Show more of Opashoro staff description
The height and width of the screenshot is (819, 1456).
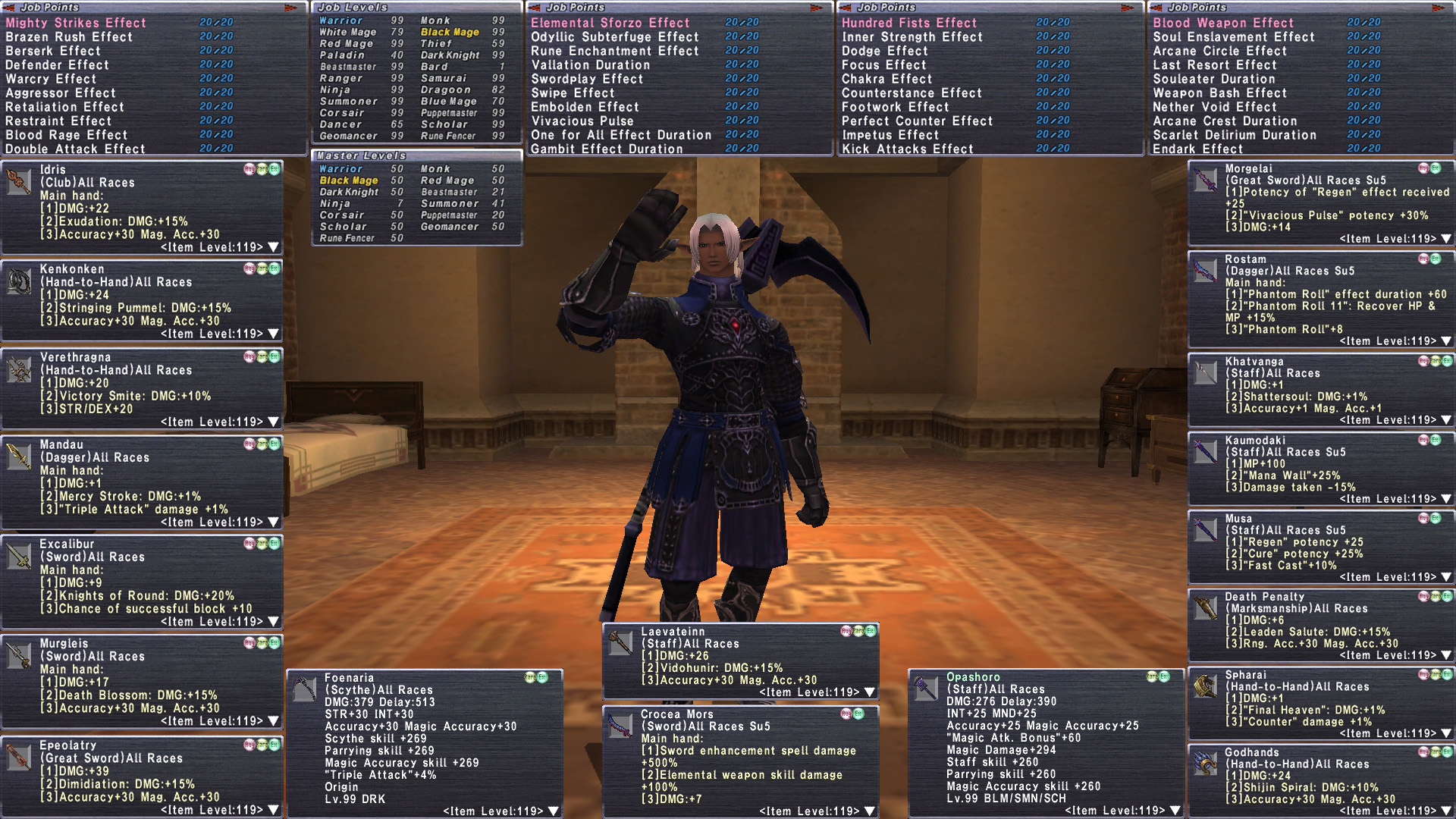point(1175,811)
